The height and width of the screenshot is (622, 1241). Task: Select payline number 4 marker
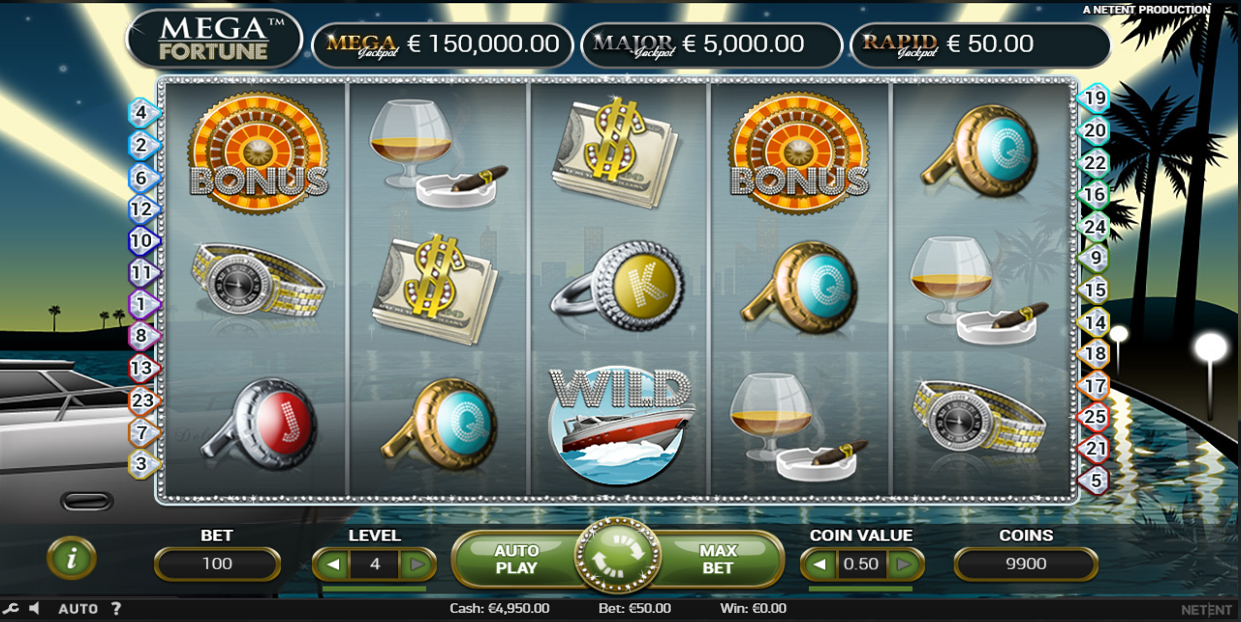(x=143, y=113)
